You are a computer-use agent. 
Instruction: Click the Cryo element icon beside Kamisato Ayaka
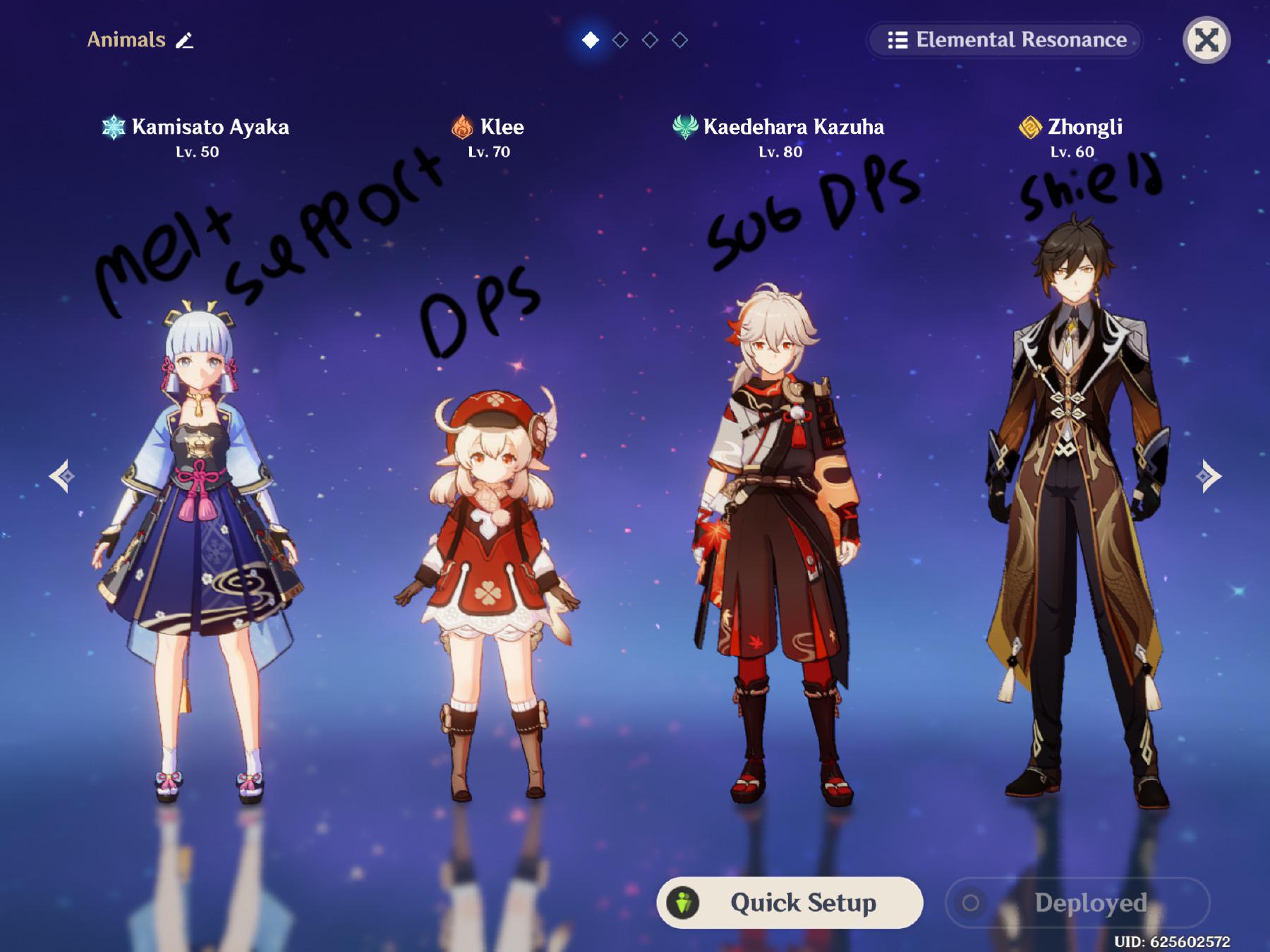coord(114,128)
